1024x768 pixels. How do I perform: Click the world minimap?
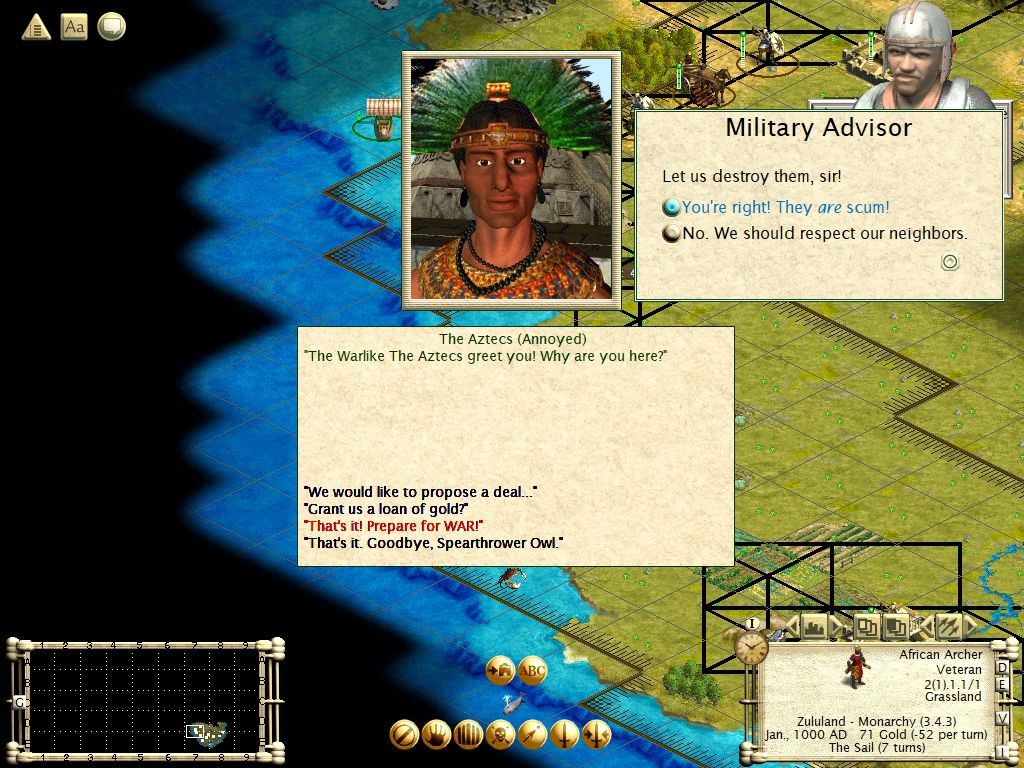[145, 699]
